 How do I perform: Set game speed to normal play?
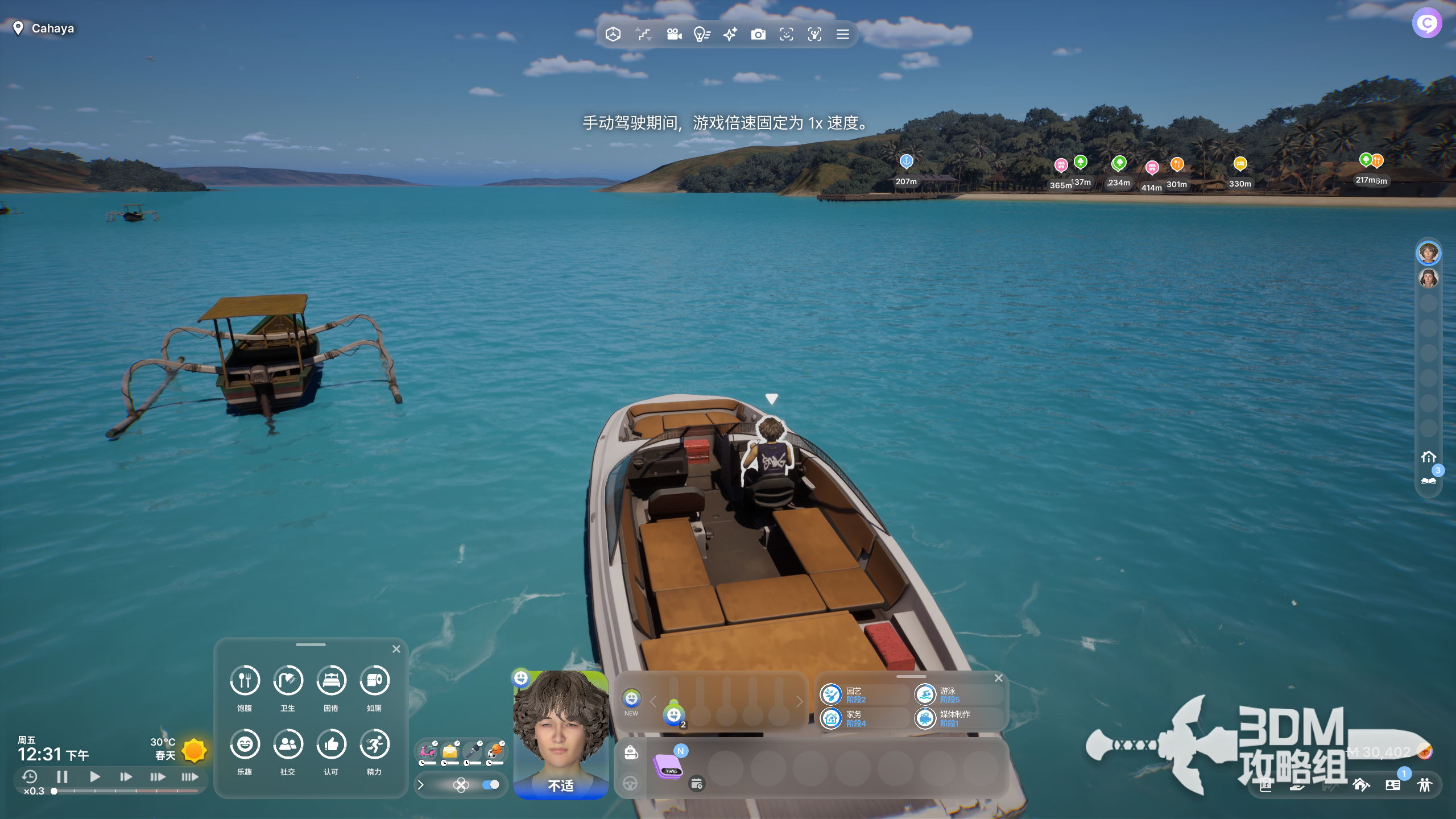[95, 776]
